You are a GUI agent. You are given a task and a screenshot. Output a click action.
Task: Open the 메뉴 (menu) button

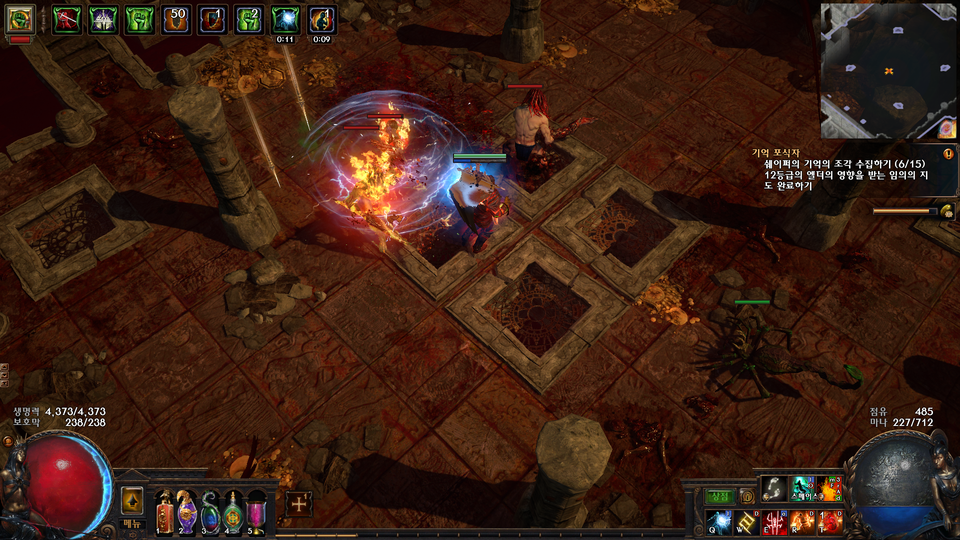coord(133,524)
